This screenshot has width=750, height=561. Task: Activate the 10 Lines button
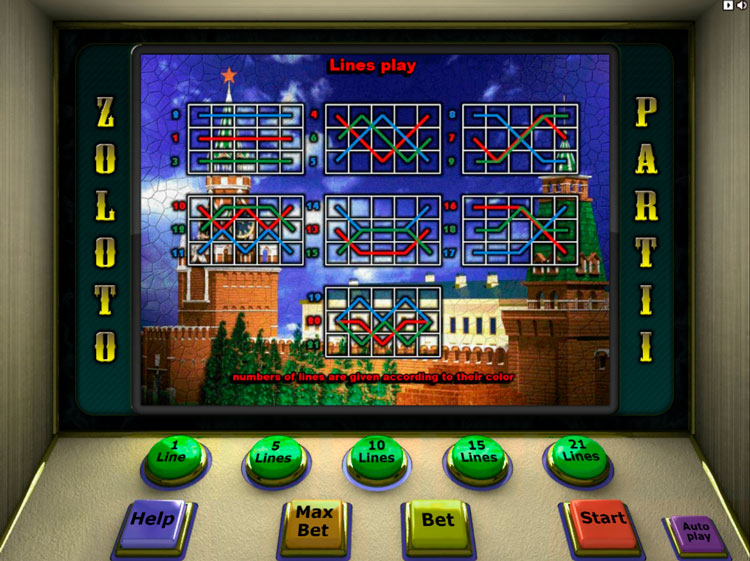[x=377, y=458]
